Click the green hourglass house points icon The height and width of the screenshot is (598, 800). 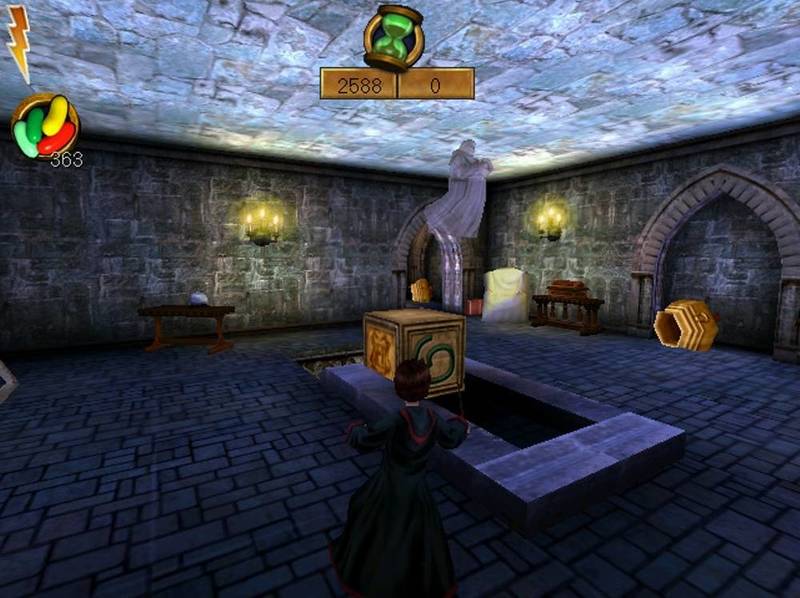click(394, 37)
